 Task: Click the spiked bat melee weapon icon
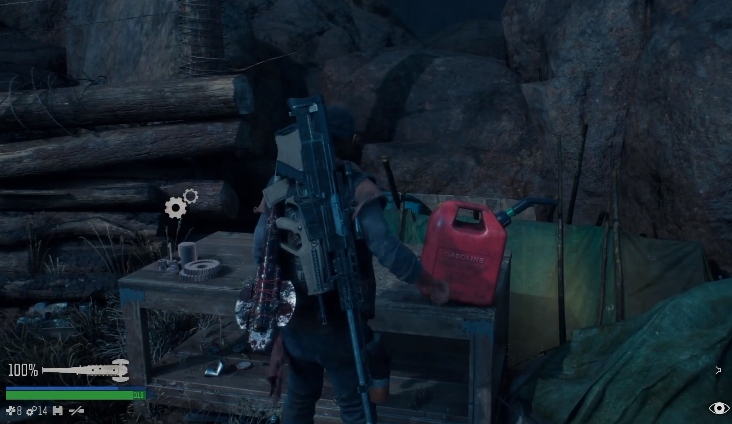click(86, 370)
